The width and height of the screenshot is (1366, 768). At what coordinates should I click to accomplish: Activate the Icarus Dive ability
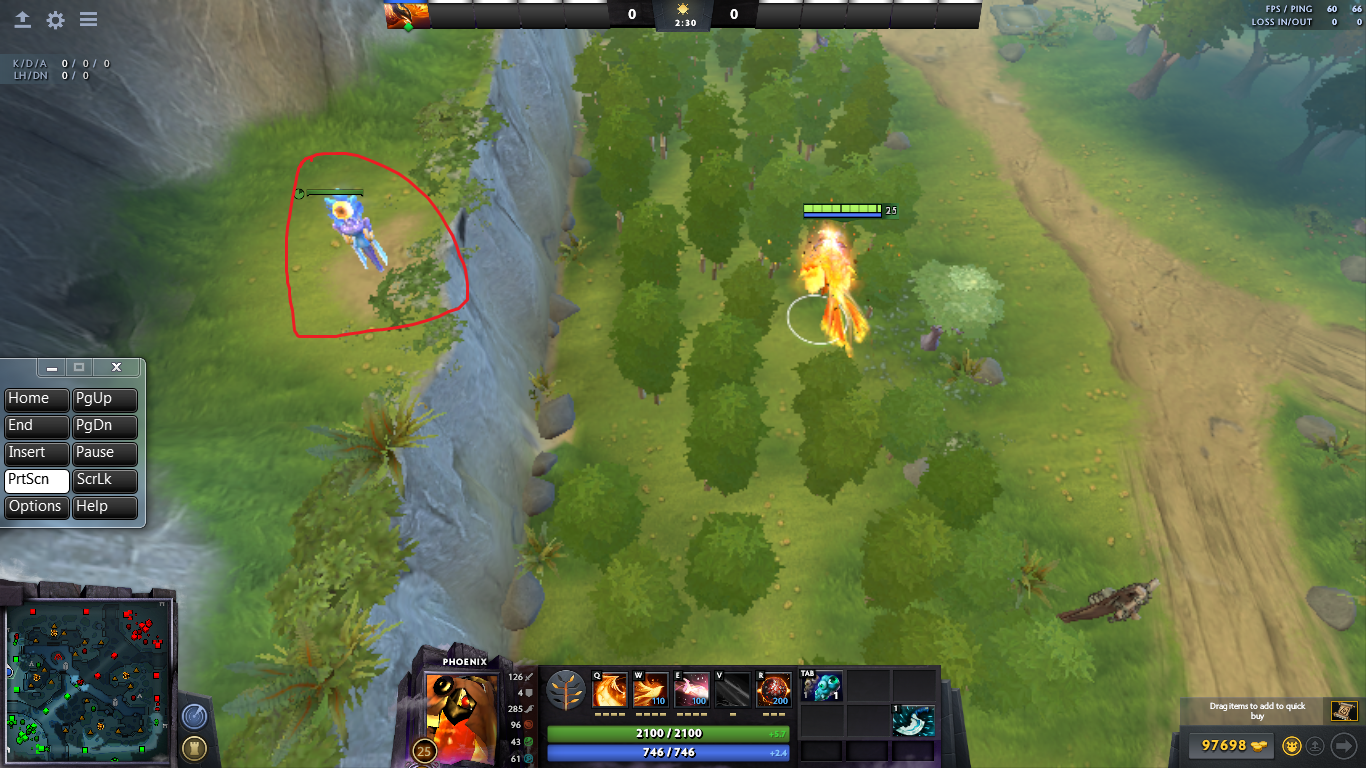click(x=610, y=690)
